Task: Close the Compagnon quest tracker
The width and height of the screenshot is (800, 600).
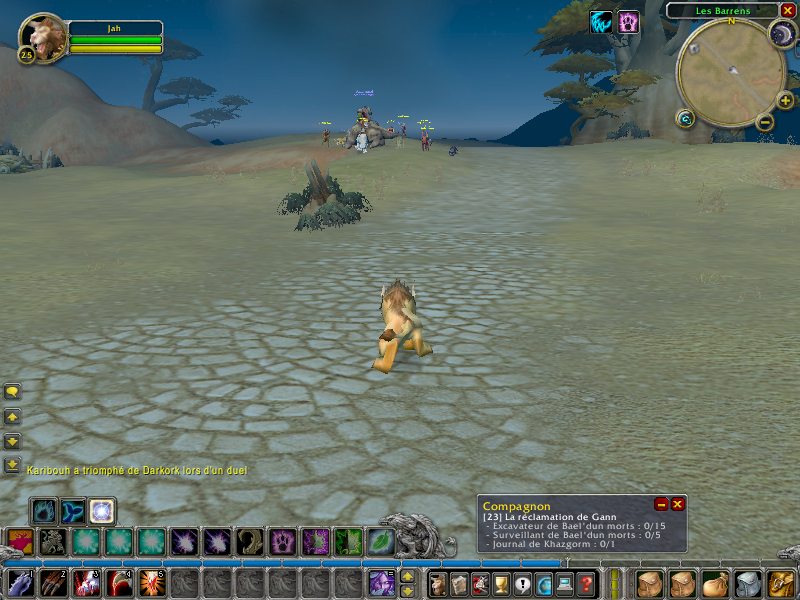Action: pyautogui.click(x=677, y=504)
